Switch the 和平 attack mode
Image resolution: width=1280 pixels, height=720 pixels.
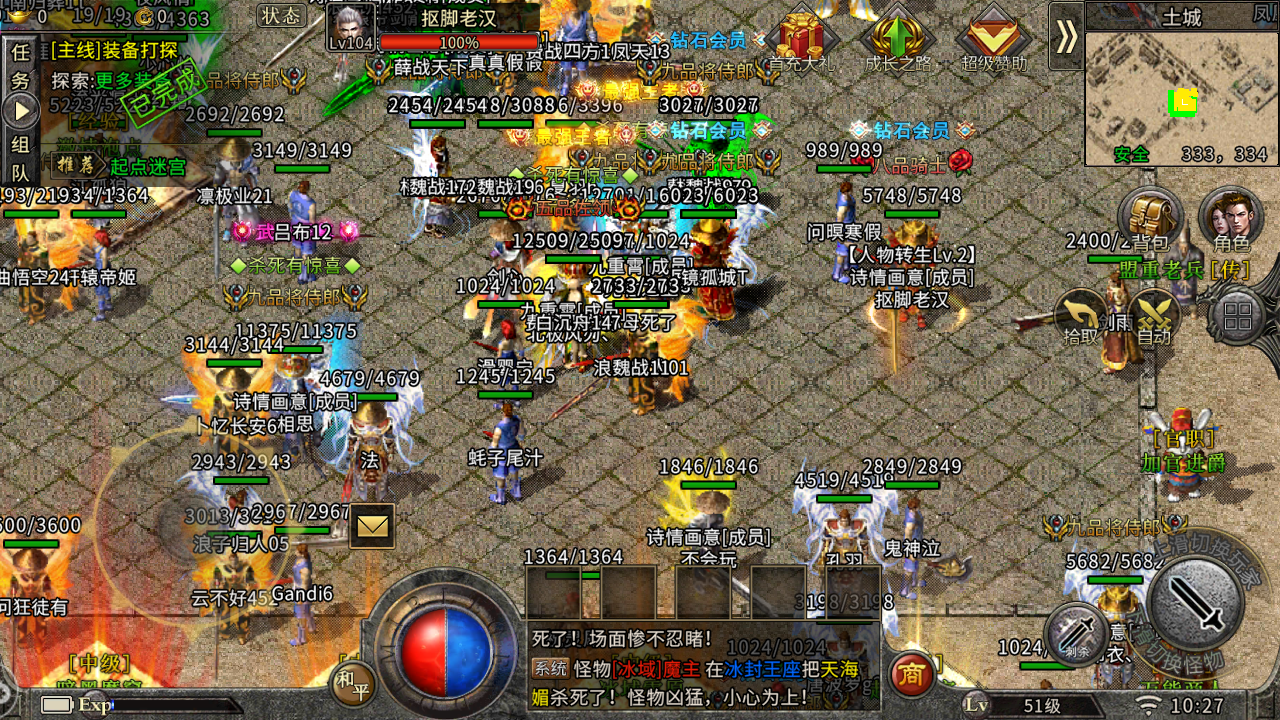(x=353, y=685)
